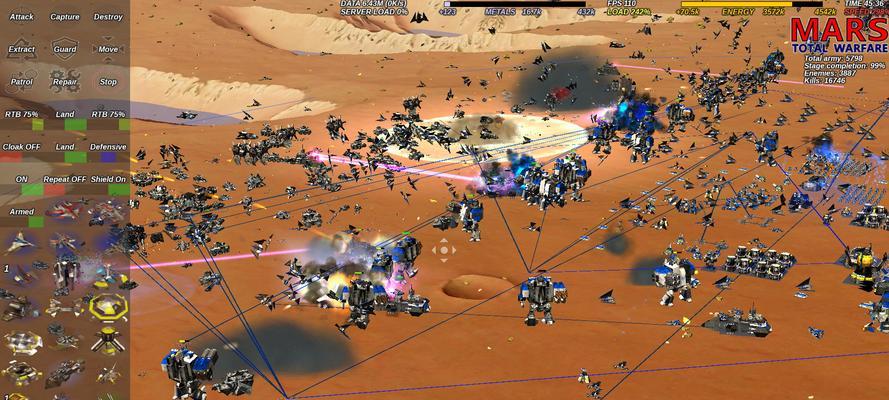Issue the Repair command

(x=65, y=81)
